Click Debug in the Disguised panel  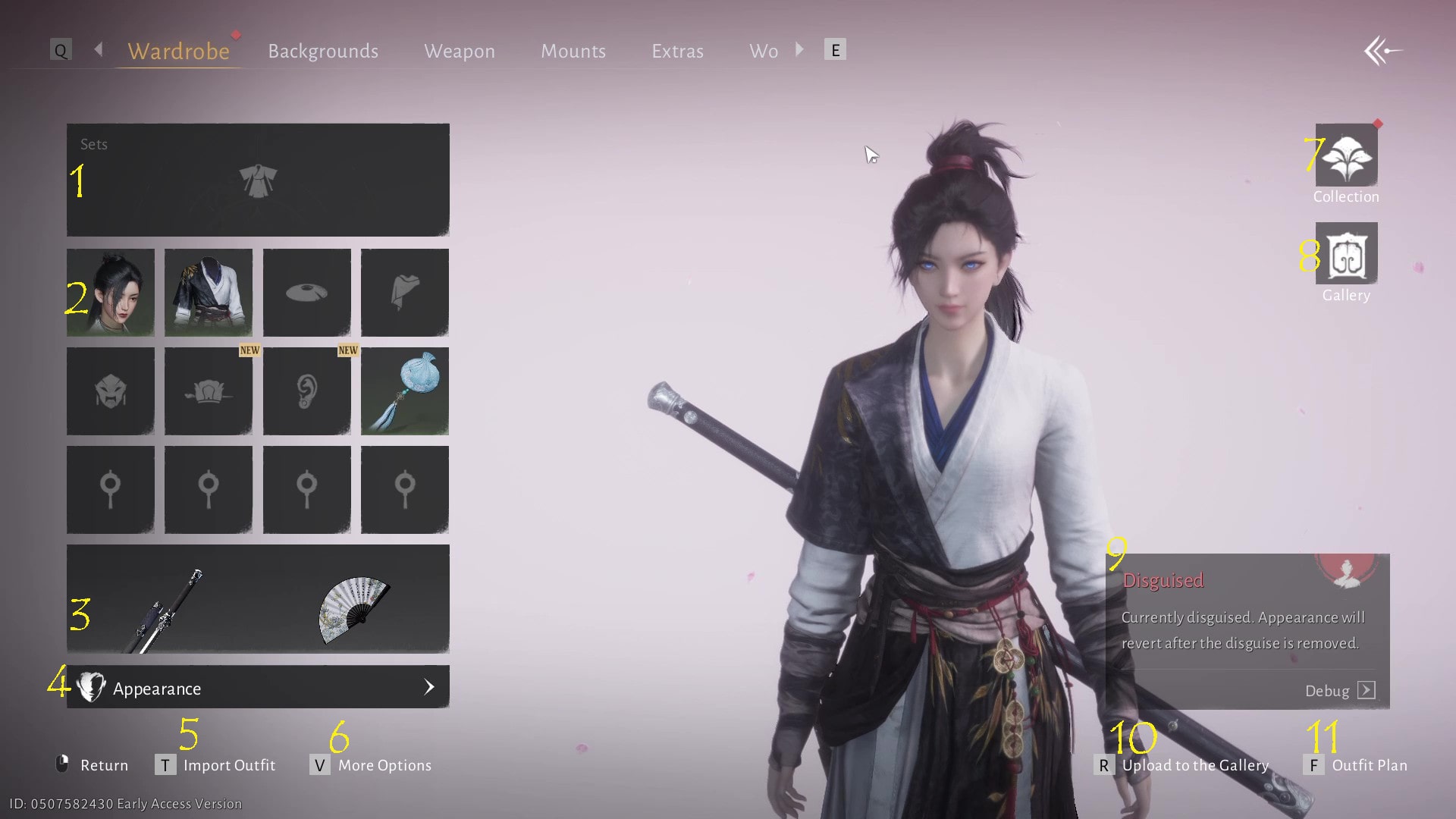click(1339, 690)
